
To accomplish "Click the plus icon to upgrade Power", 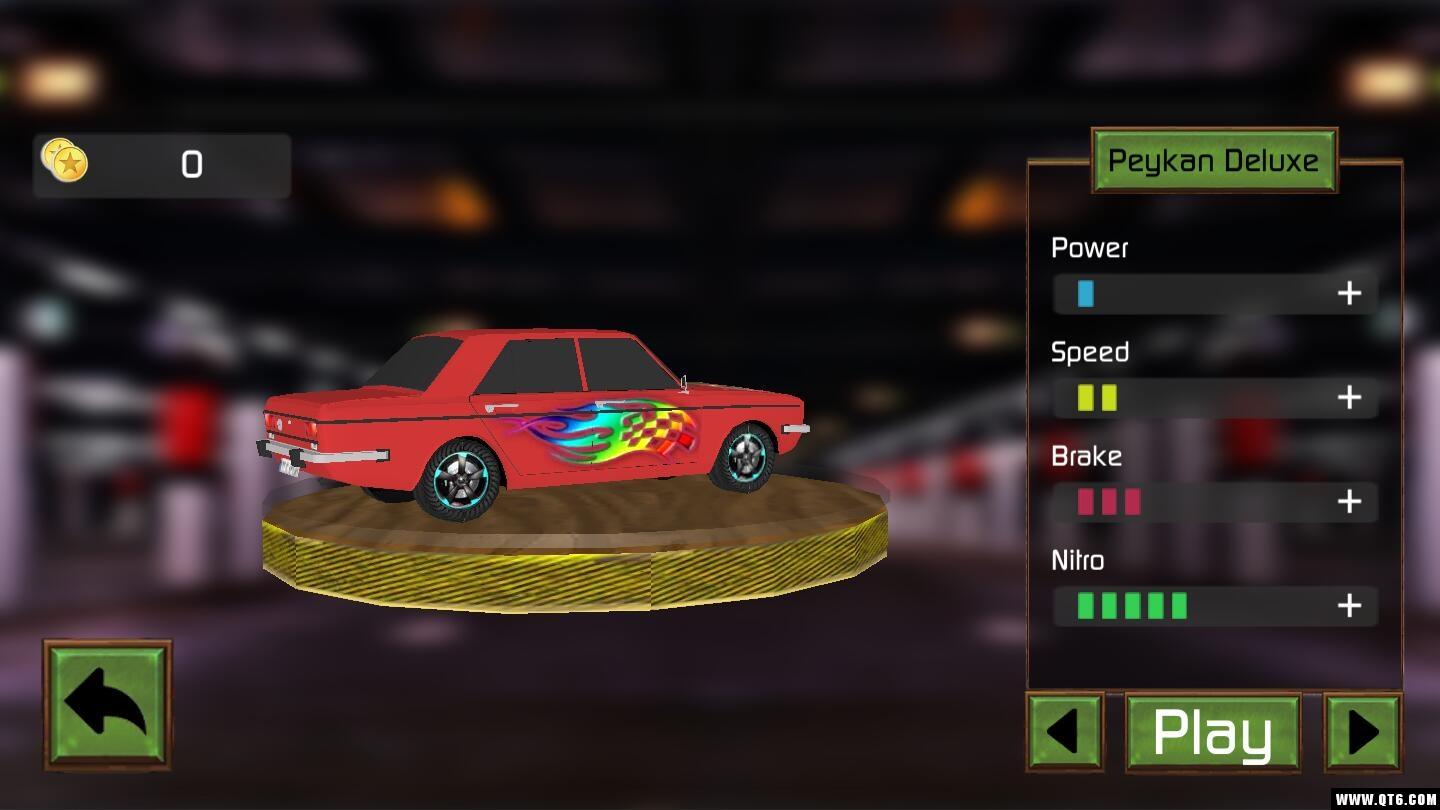I will click(x=1349, y=293).
